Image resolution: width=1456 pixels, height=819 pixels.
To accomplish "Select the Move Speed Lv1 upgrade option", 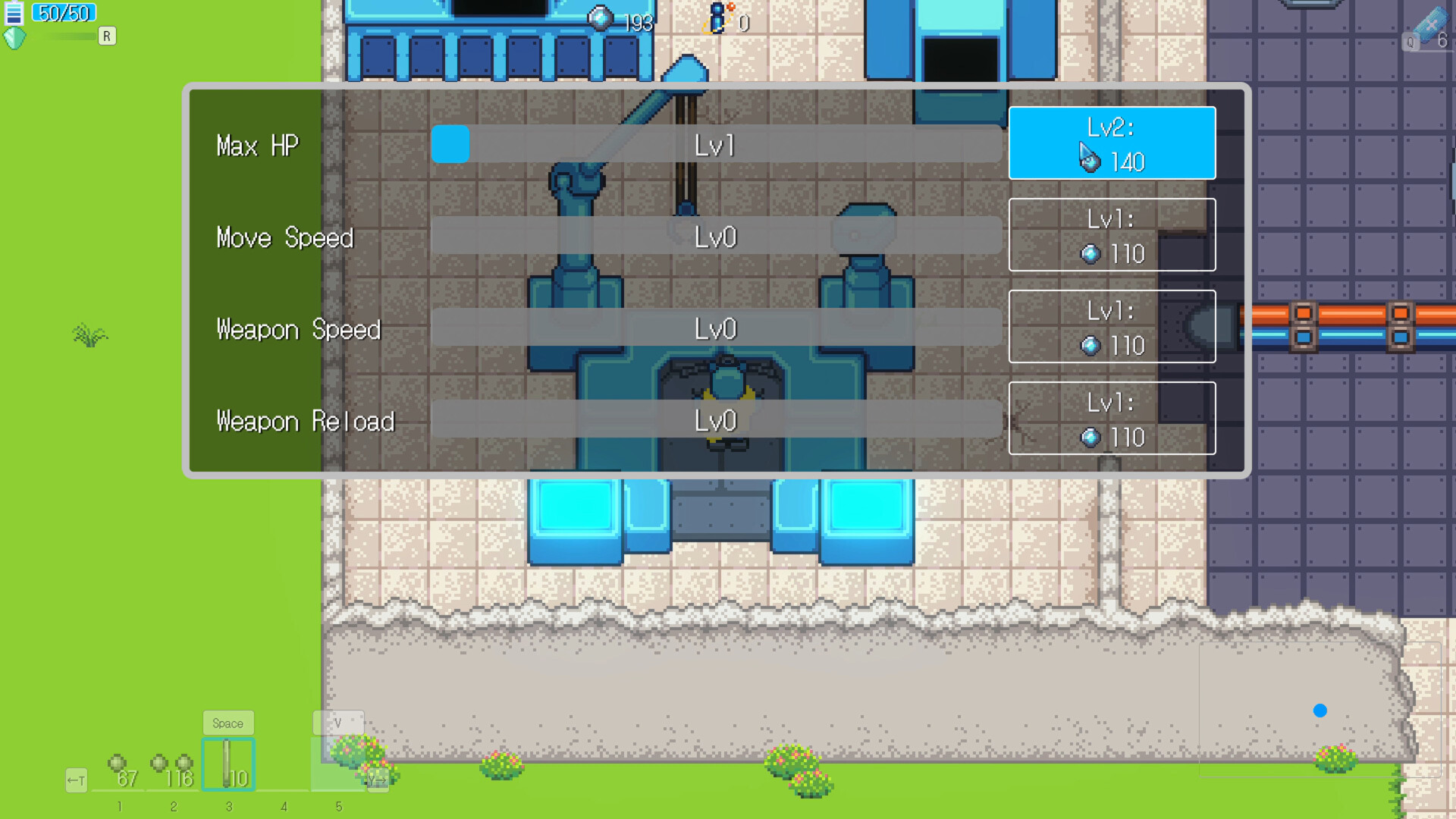I will click(x=1112, y=235).
